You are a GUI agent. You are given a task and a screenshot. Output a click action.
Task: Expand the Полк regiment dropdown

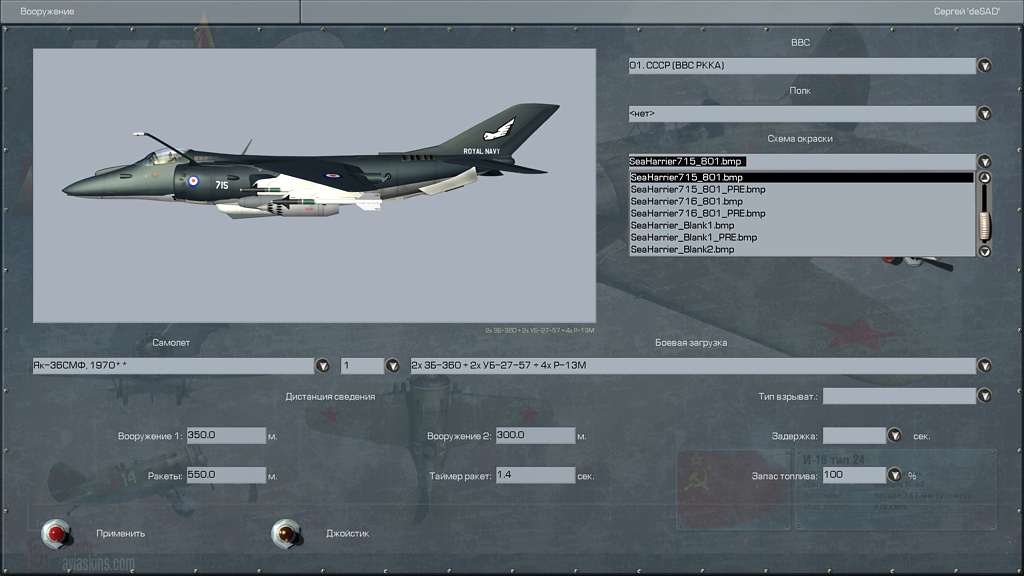tap(984, 114)
